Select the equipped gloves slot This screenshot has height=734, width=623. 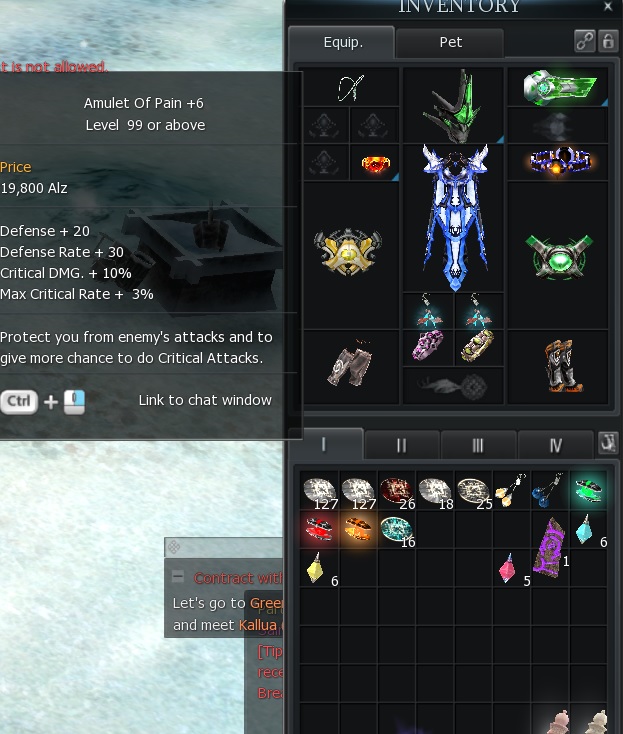click(349, 365)
